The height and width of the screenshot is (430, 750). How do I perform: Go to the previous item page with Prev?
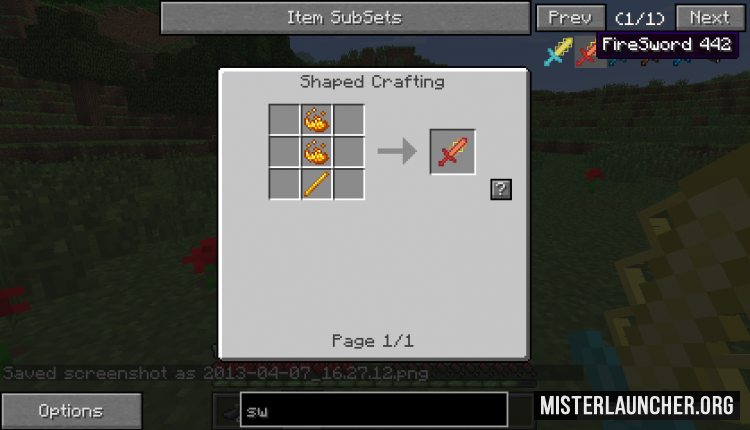[x=570, y=18]
